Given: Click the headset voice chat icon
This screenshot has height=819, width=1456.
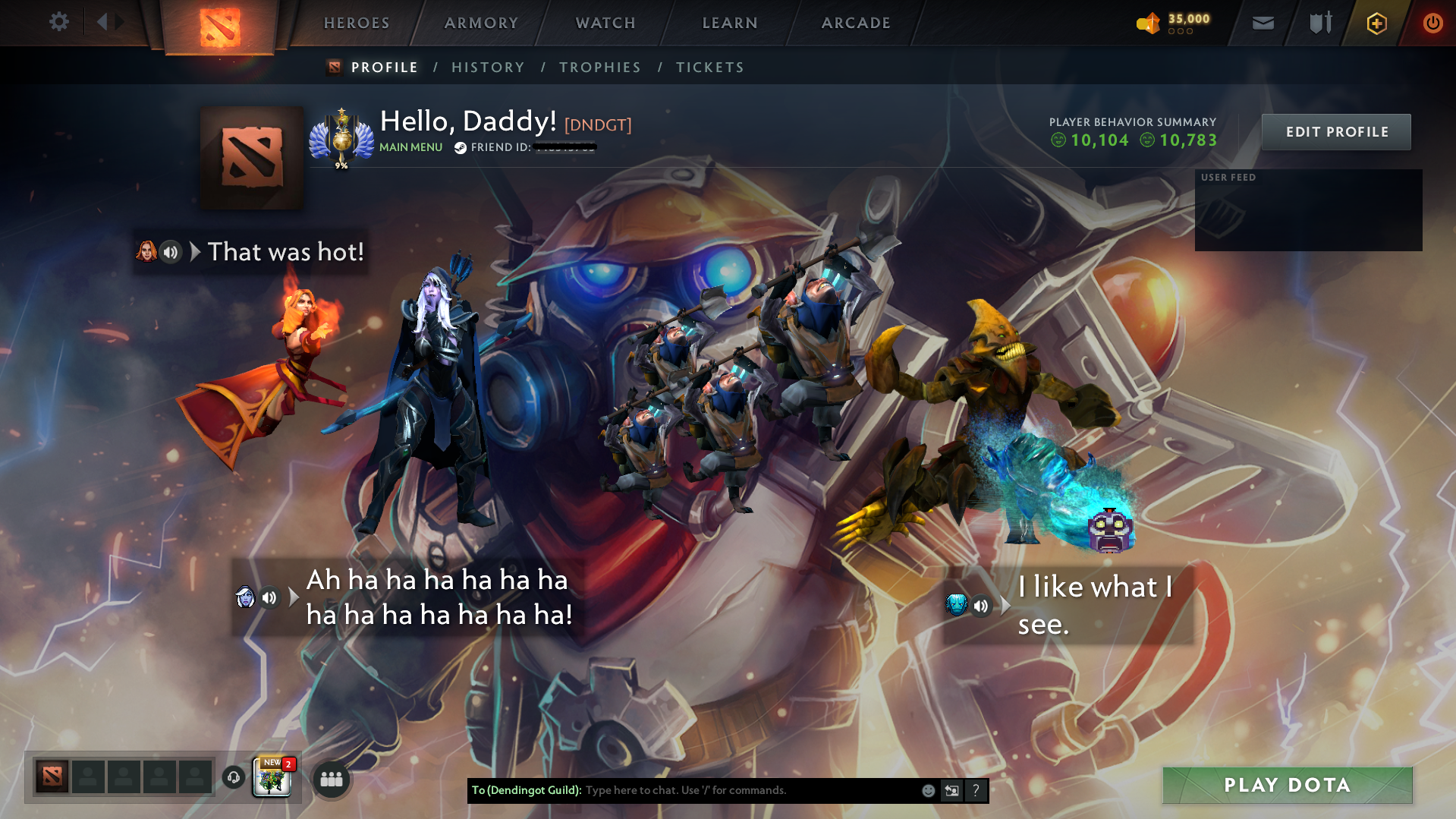Looking at the screenshot, I should pyautogui.click(x=233, y=778).
